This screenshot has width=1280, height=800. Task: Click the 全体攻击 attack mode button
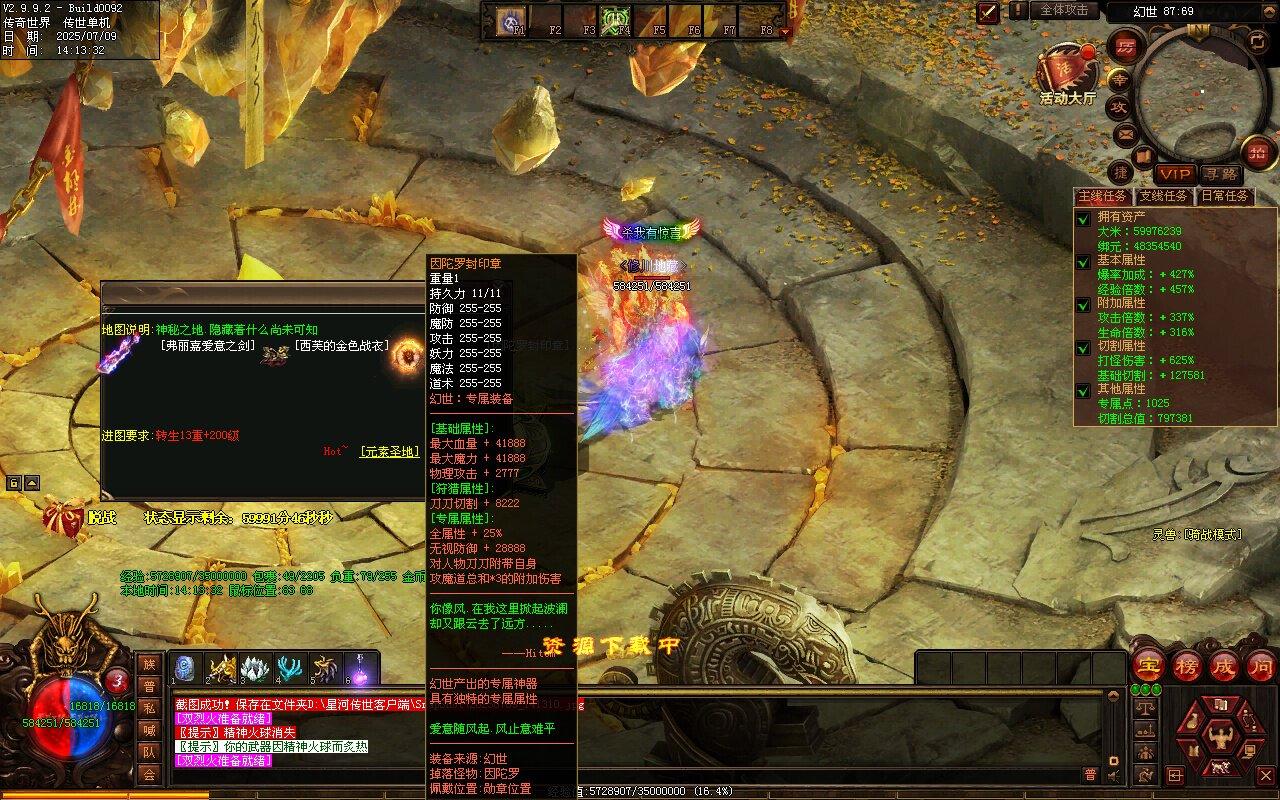coord(1064,10)
